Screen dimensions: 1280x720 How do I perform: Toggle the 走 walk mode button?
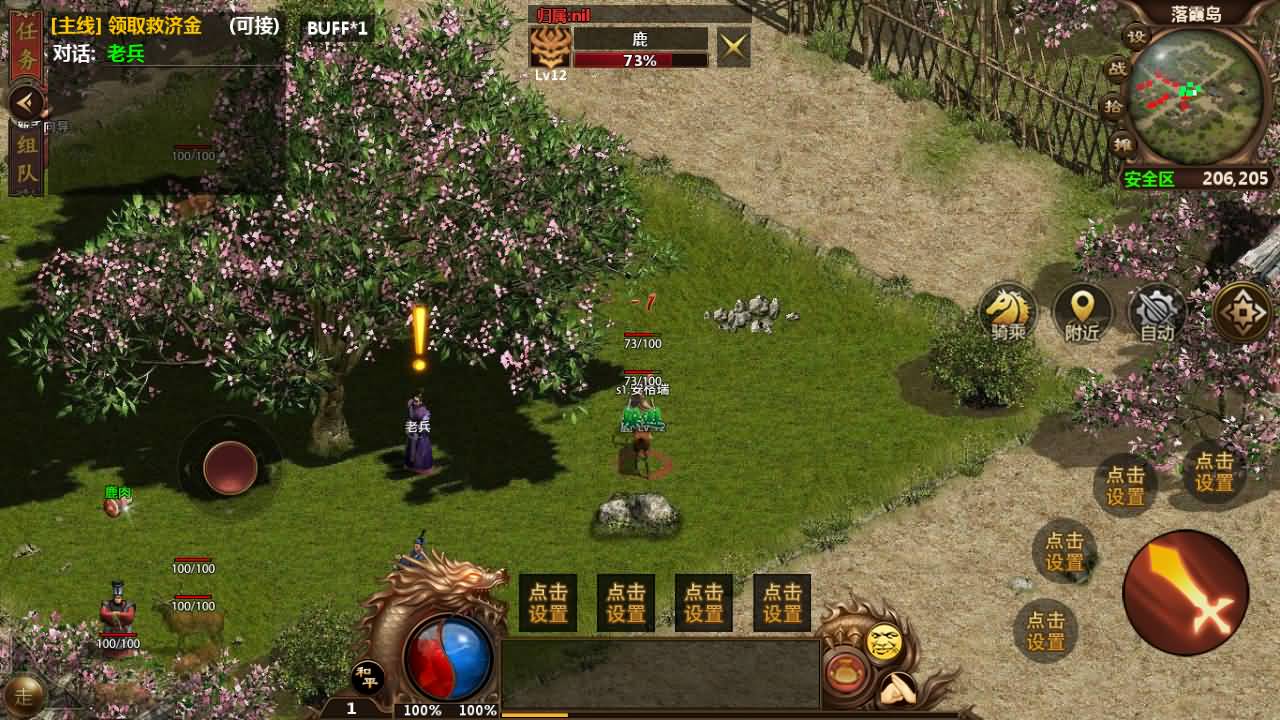click(24, 693)
